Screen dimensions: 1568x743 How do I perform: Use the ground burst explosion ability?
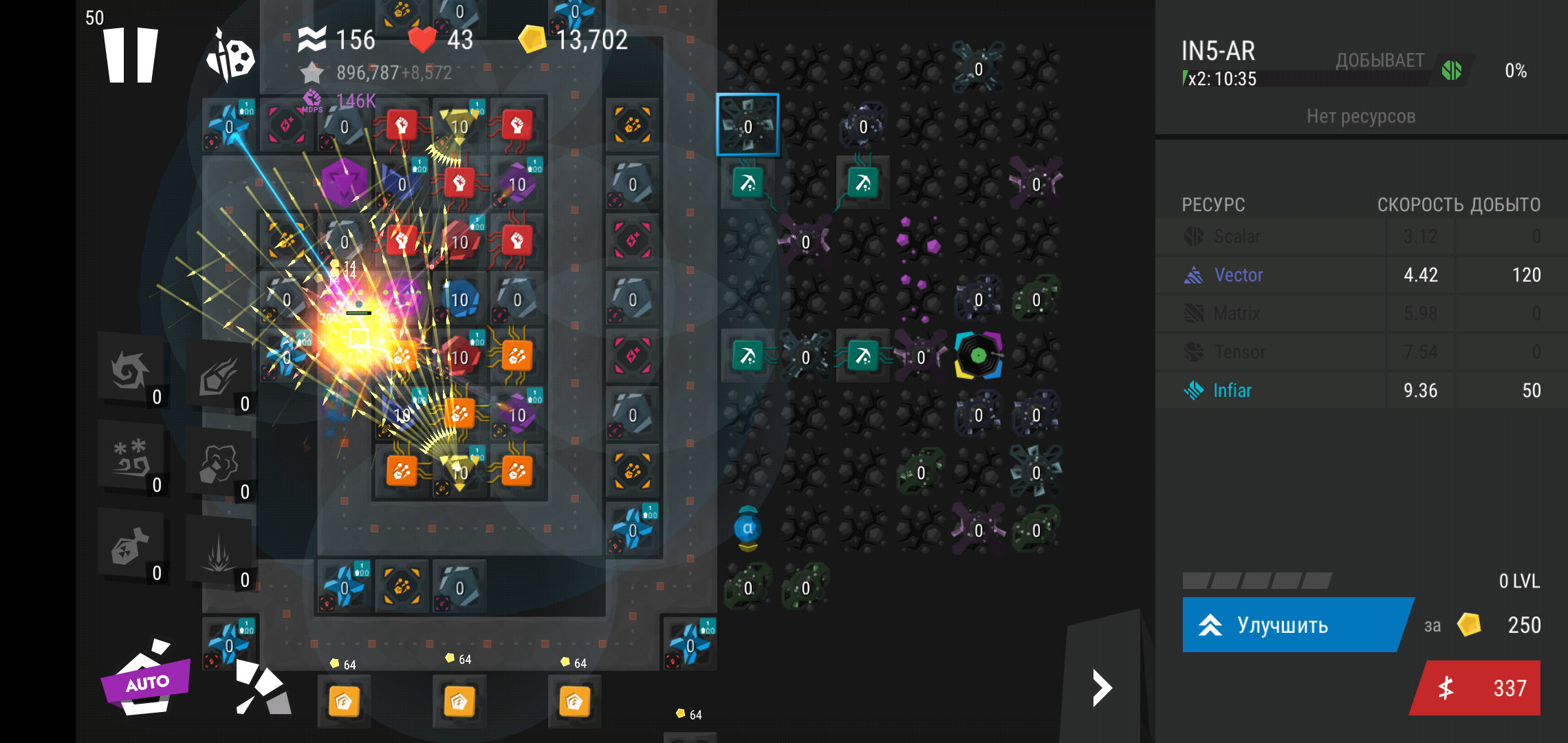[x=219, y=554]
